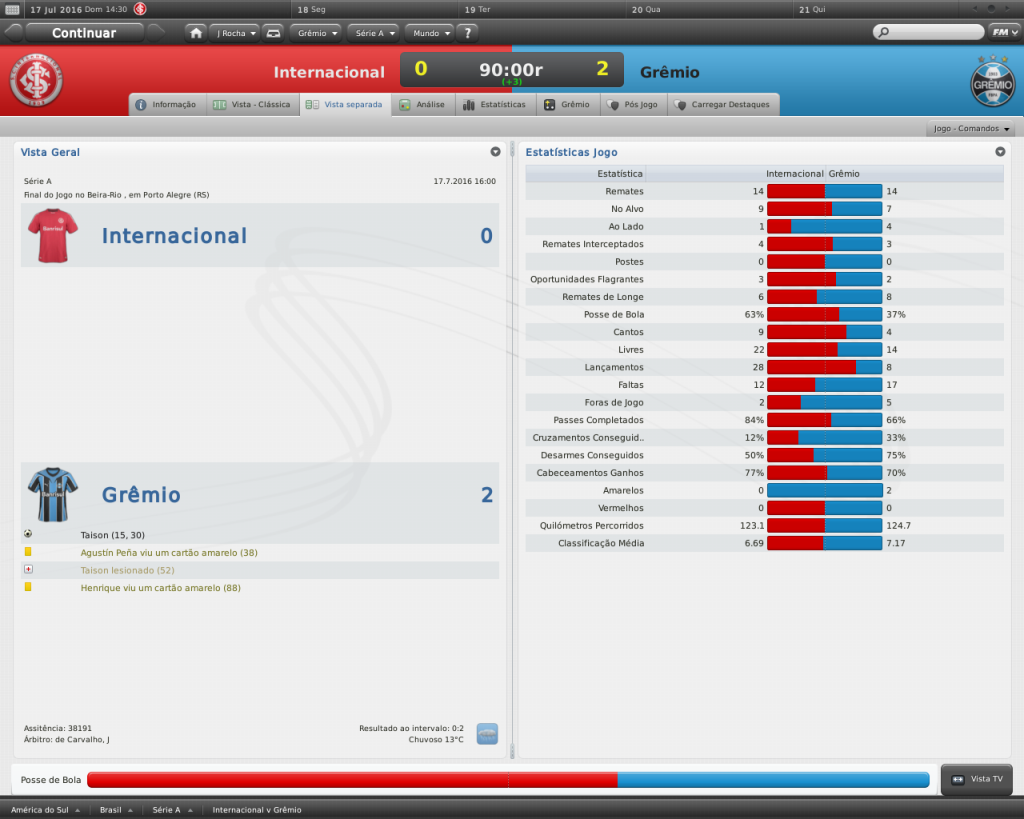Screen dimensions: 1024x819
Task: Show the Estatísticas tab
Action: [494, 104]
